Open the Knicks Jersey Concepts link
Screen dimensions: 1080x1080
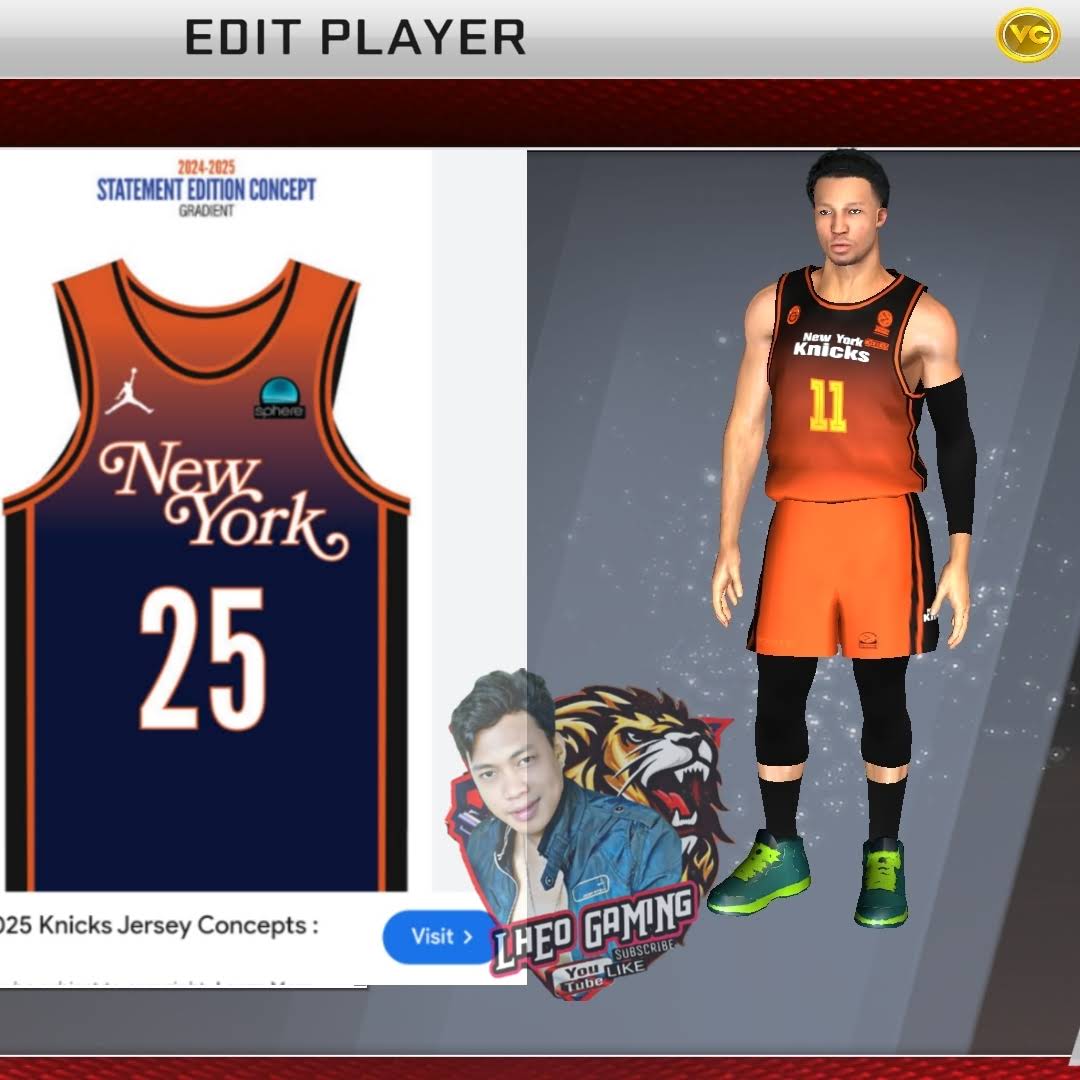160,925
